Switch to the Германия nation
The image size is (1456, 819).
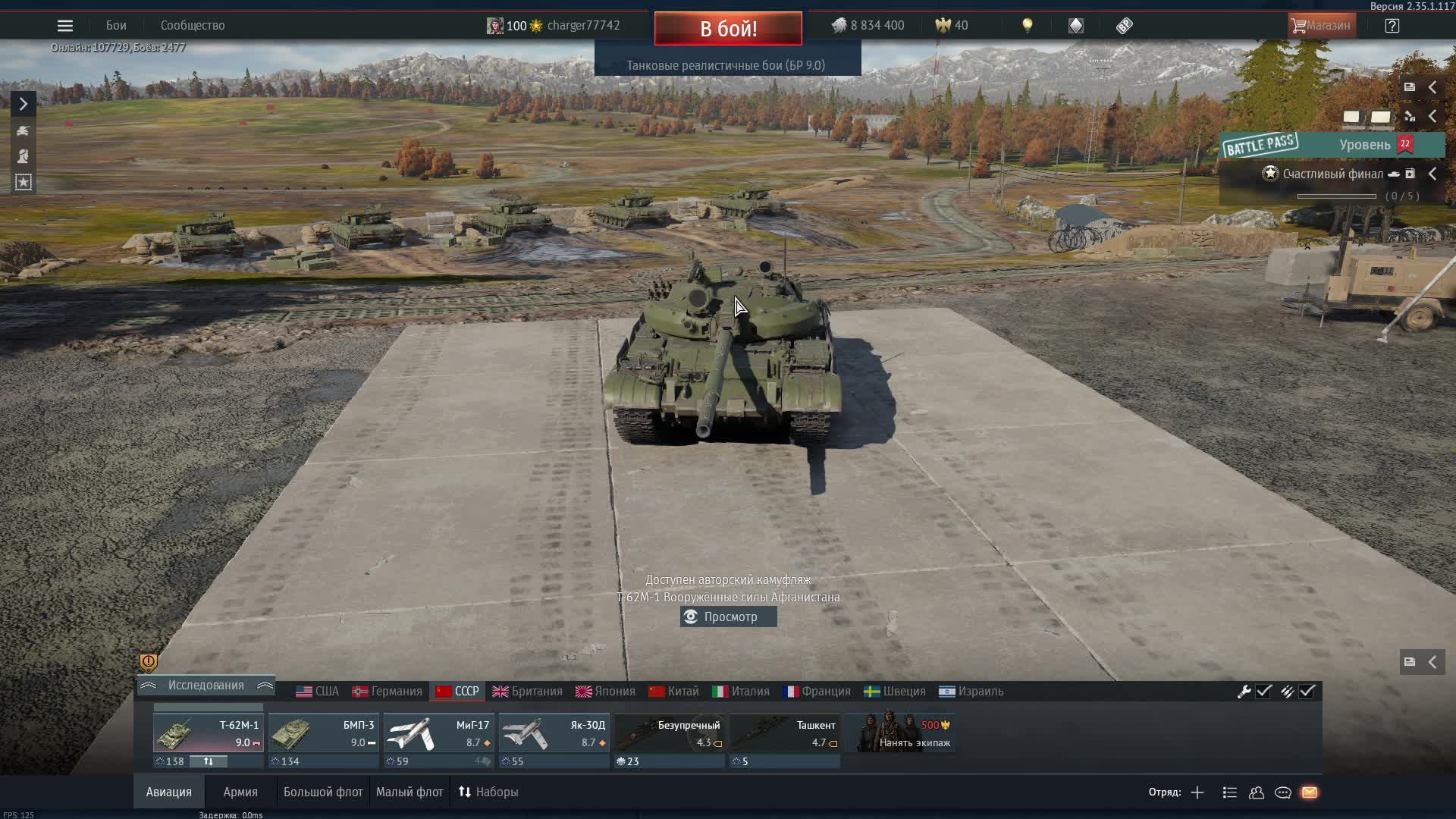tap(388, 692)
